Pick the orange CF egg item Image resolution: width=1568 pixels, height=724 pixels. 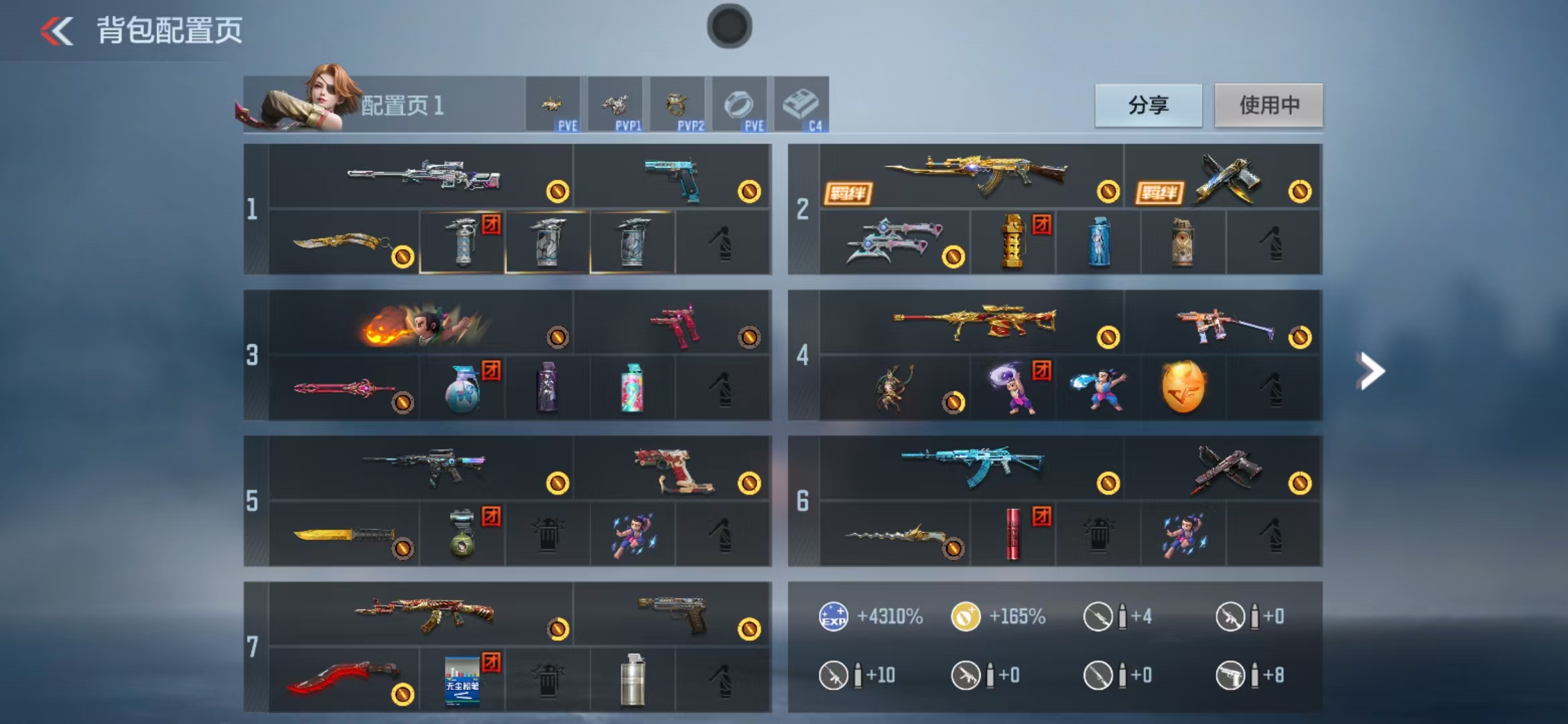[x=1183, y=387]
